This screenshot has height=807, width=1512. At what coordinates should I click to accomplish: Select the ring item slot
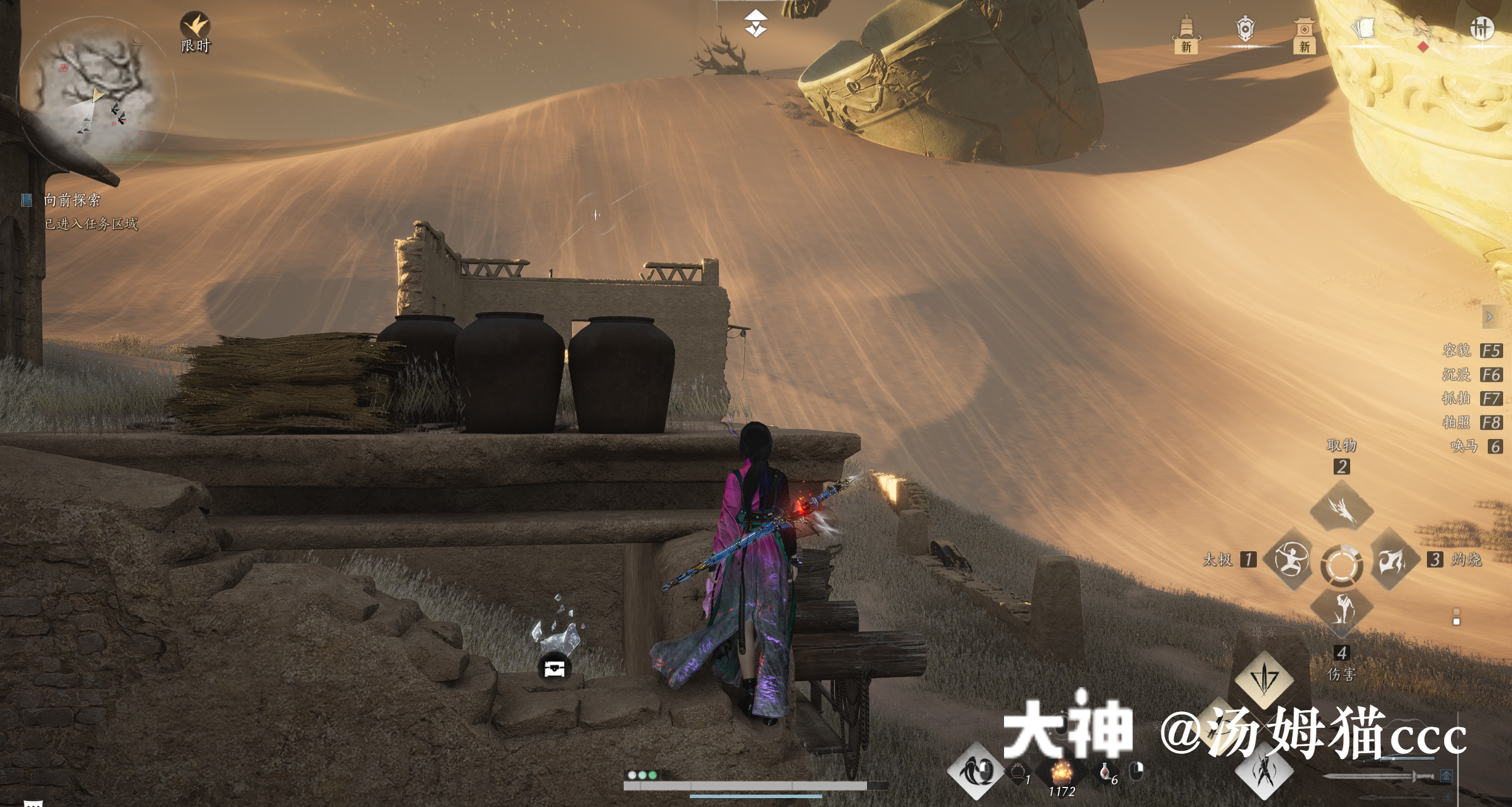click(x=1018, y=772)
